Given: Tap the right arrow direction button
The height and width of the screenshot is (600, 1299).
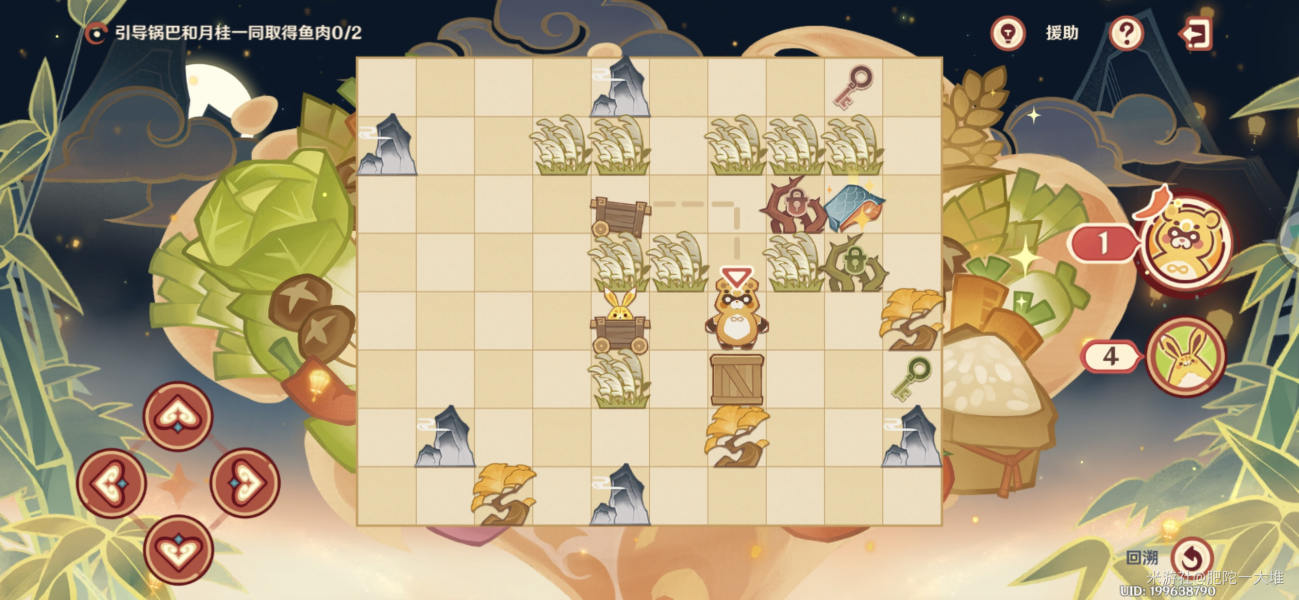Looking at the screenshot, I should click(x=244, y=483).
